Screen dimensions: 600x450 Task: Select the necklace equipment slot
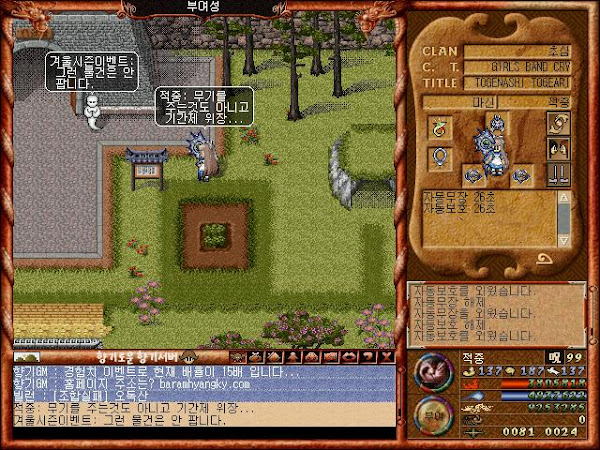tap(439, 127)
